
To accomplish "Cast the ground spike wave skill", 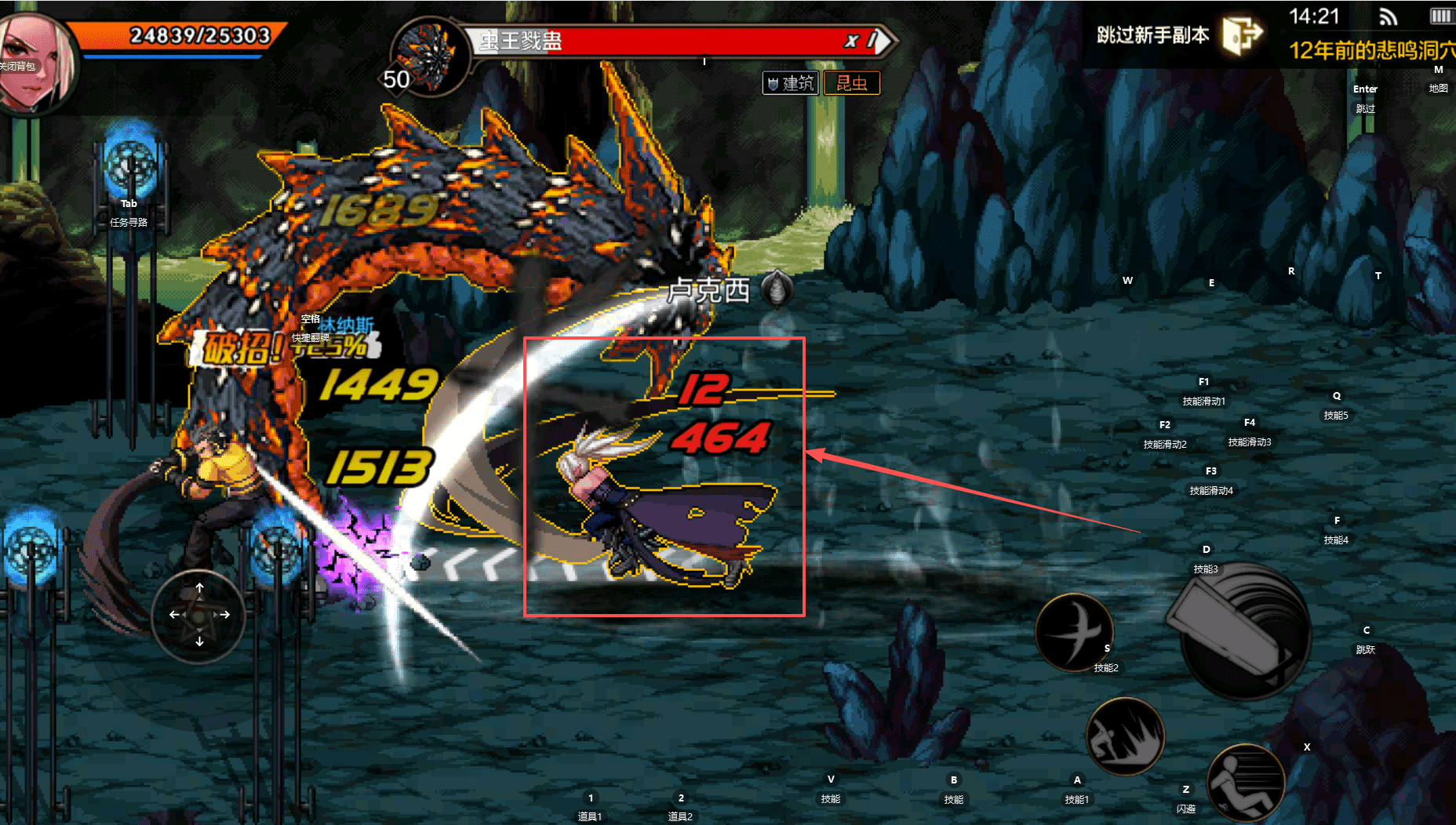I will (x=1124, y=736).
